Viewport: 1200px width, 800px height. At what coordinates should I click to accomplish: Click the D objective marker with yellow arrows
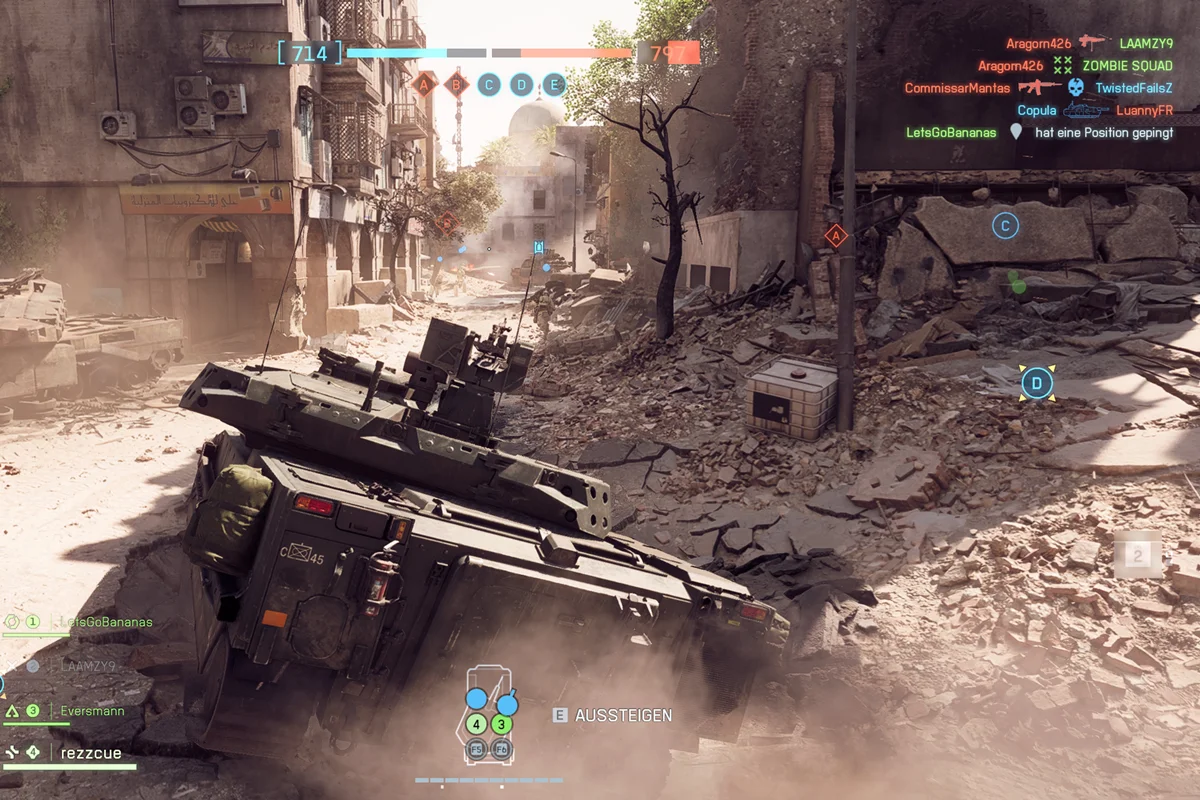1037,382
